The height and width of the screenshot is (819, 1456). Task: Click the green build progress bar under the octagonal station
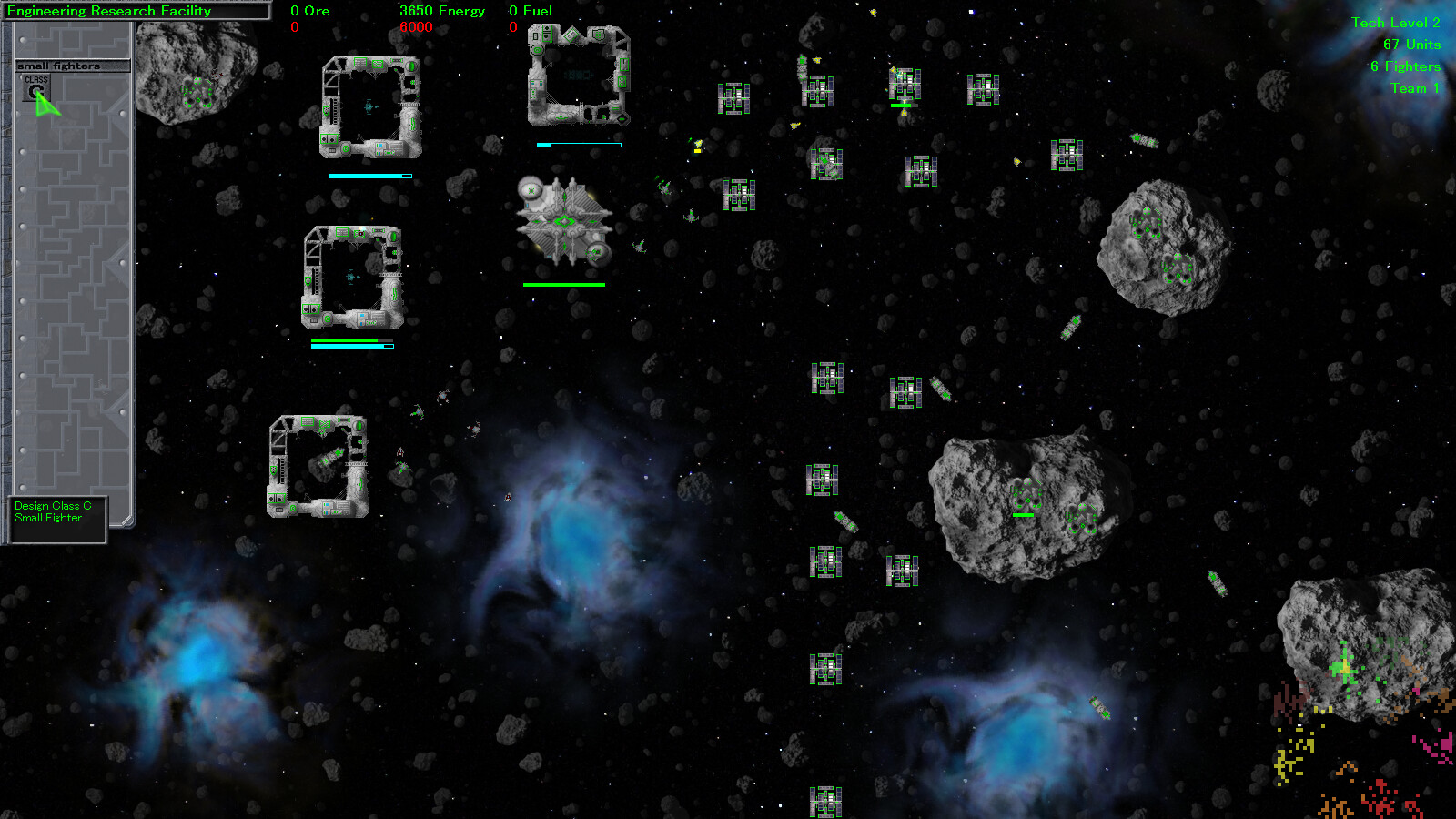(562, 285)
